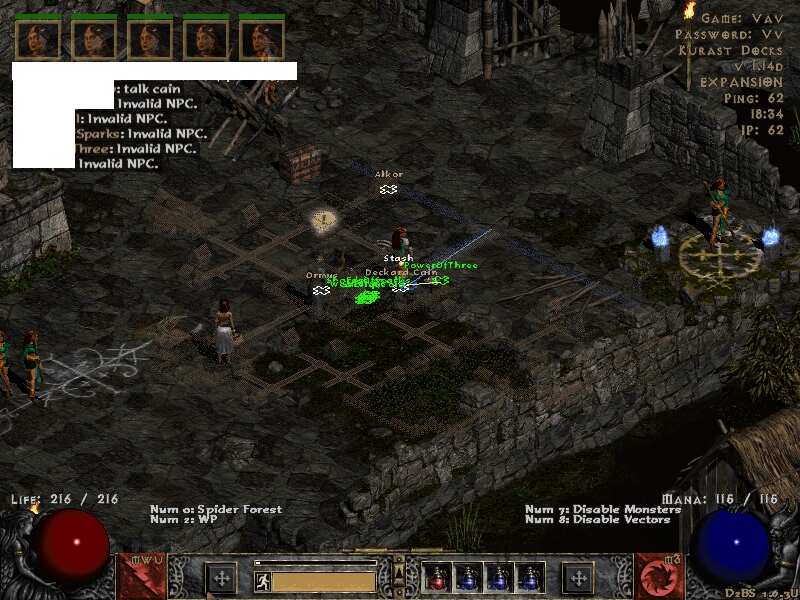Image resolution: width=800 pixels, height=600 pixels.
Task: Toggle the run/walk button
Action: point(262,580)
